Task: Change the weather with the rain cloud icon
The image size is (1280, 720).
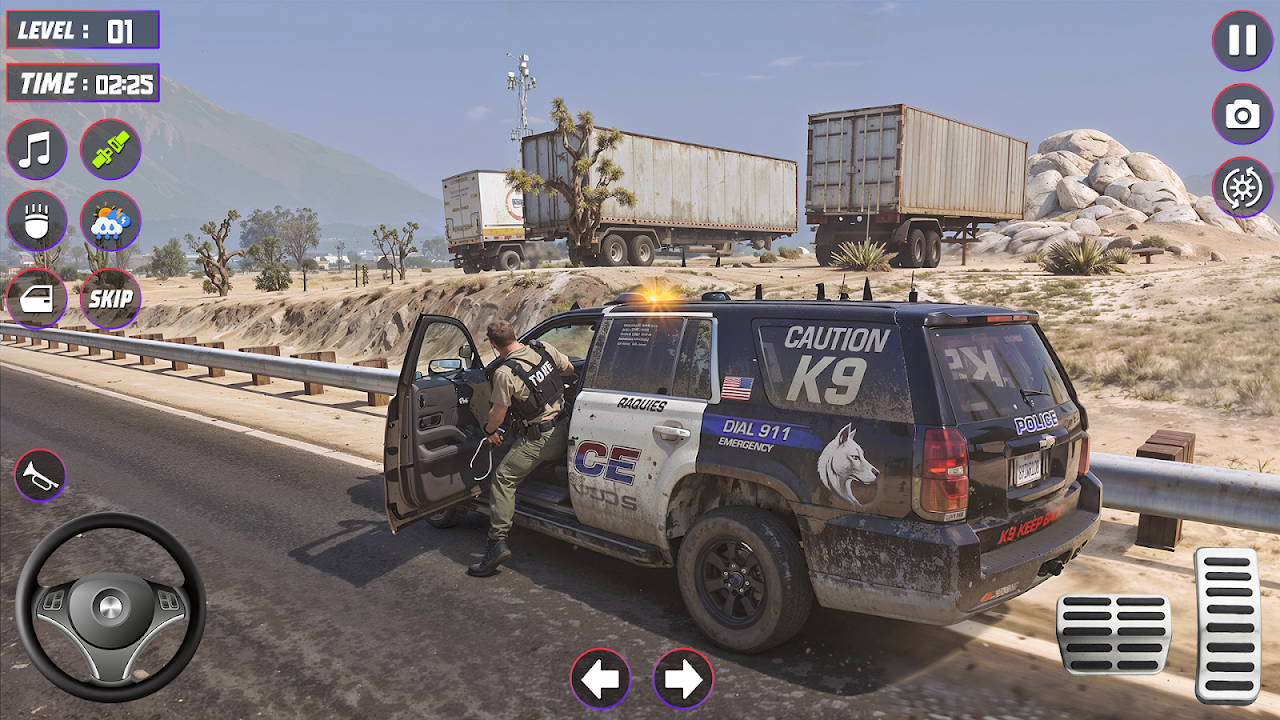Action: pos(110,221)
